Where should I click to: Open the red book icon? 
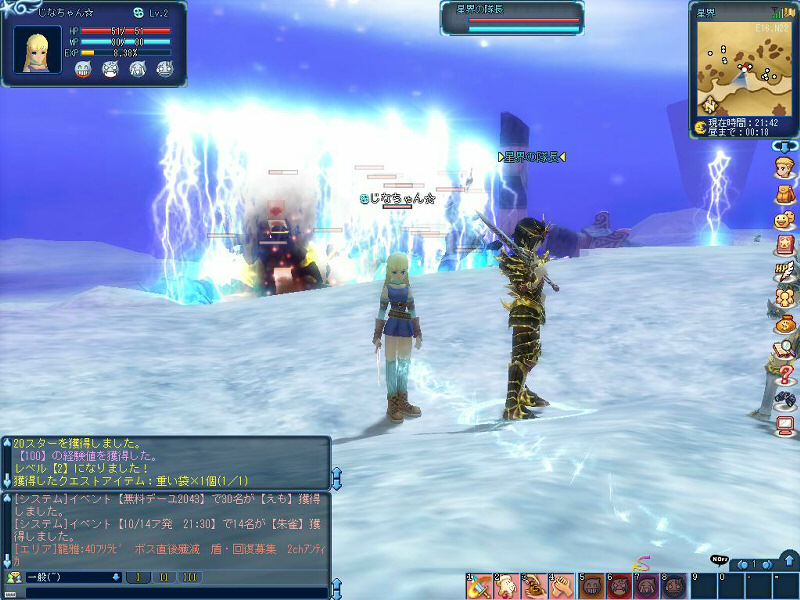pos(784,245)
